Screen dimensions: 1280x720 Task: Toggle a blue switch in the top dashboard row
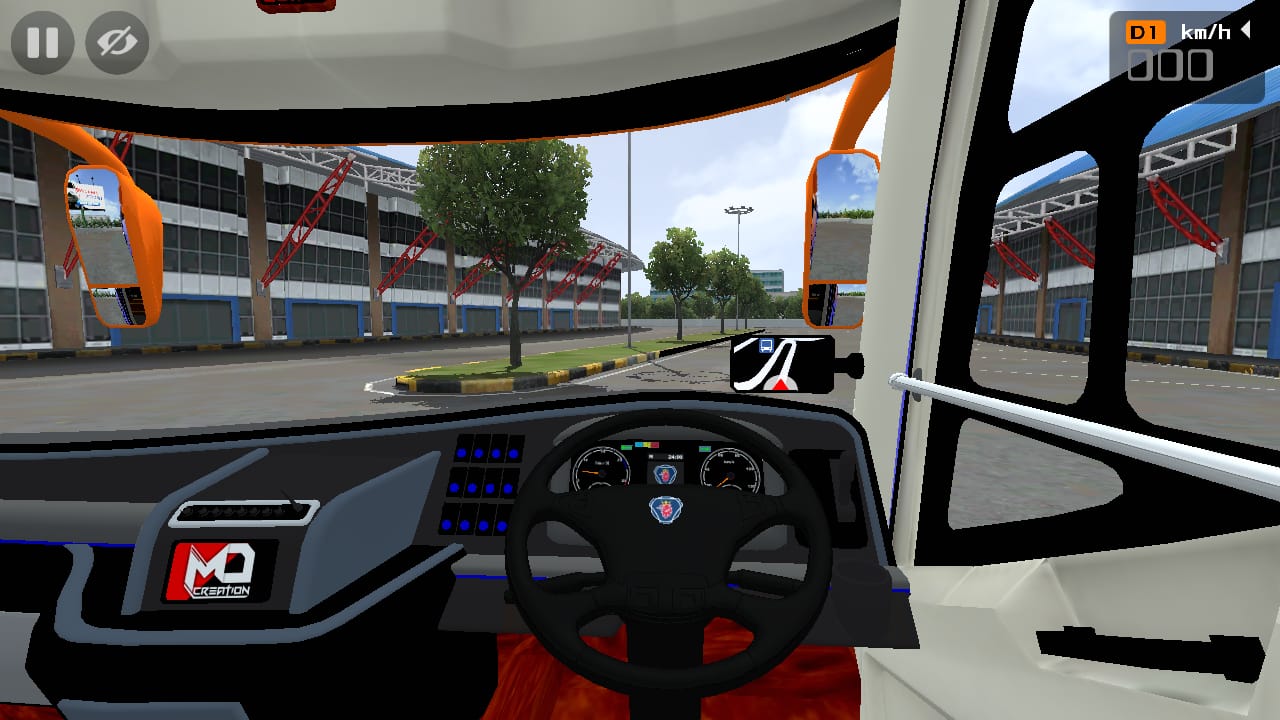477,452
